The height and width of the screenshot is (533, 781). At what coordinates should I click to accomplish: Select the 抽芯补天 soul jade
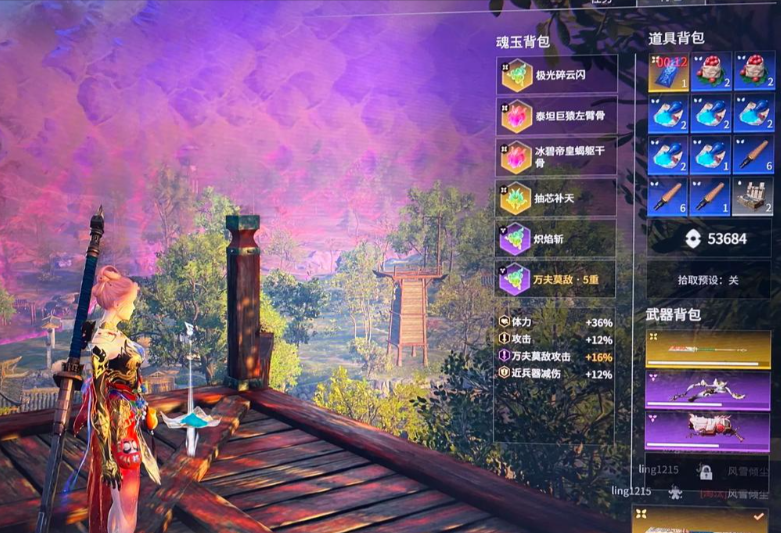pos(556,198)
